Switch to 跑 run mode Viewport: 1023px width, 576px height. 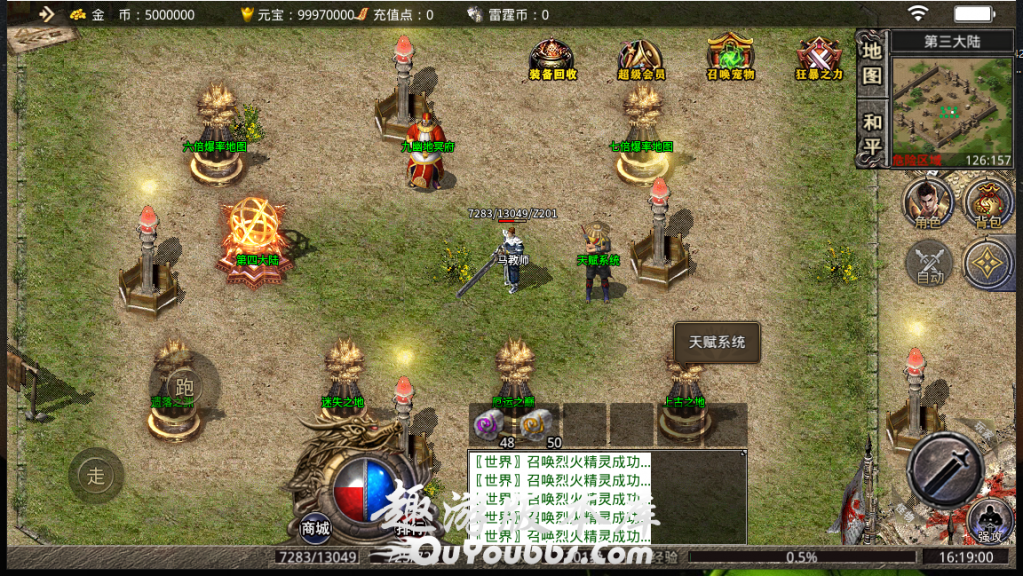click(183, 386)
